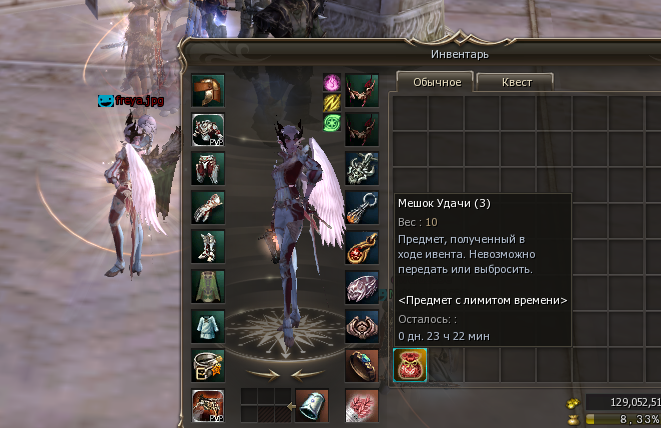Choose the light teal shirt slot

coord(208,326)
